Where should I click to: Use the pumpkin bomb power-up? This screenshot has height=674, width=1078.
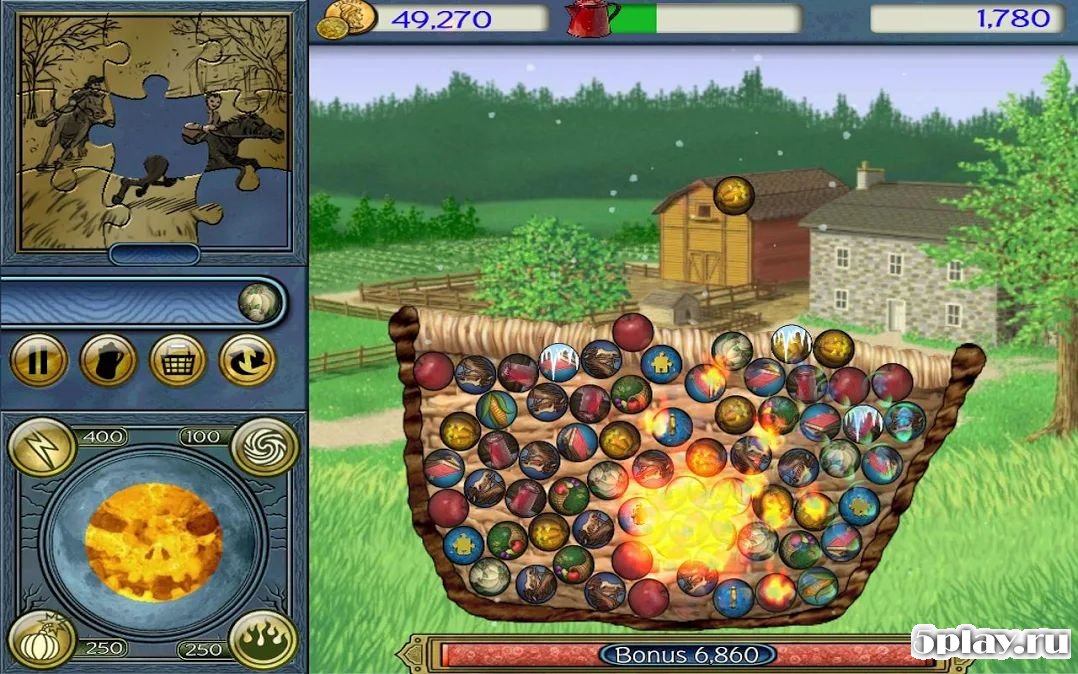41,639
